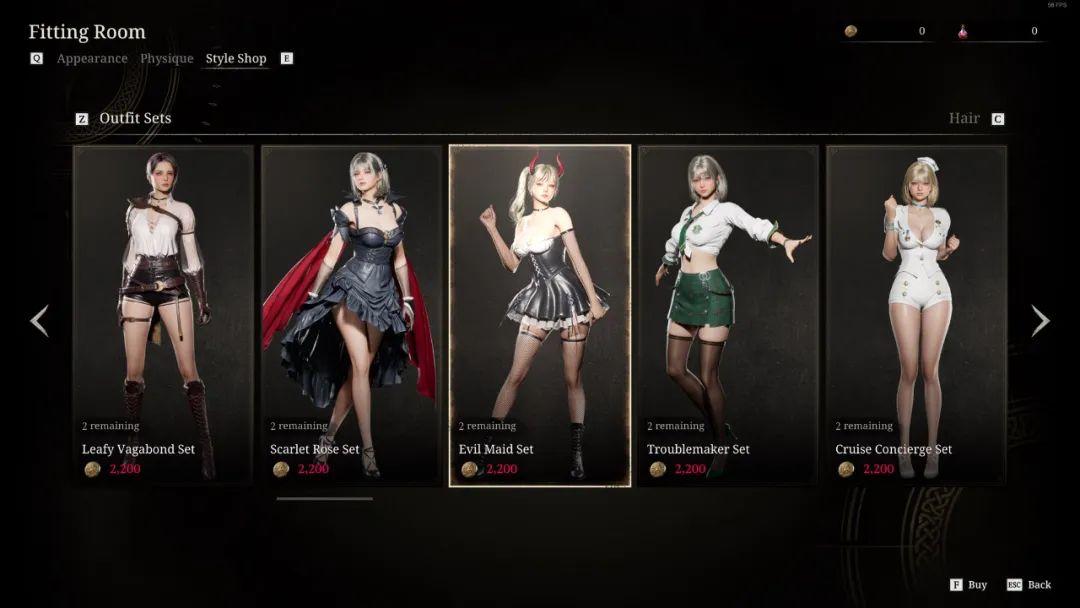Image resolution: width=1080 pixels, height=608 pixels.
Task: Select the Cruise Concierge Set card
Action: point(916,315)
